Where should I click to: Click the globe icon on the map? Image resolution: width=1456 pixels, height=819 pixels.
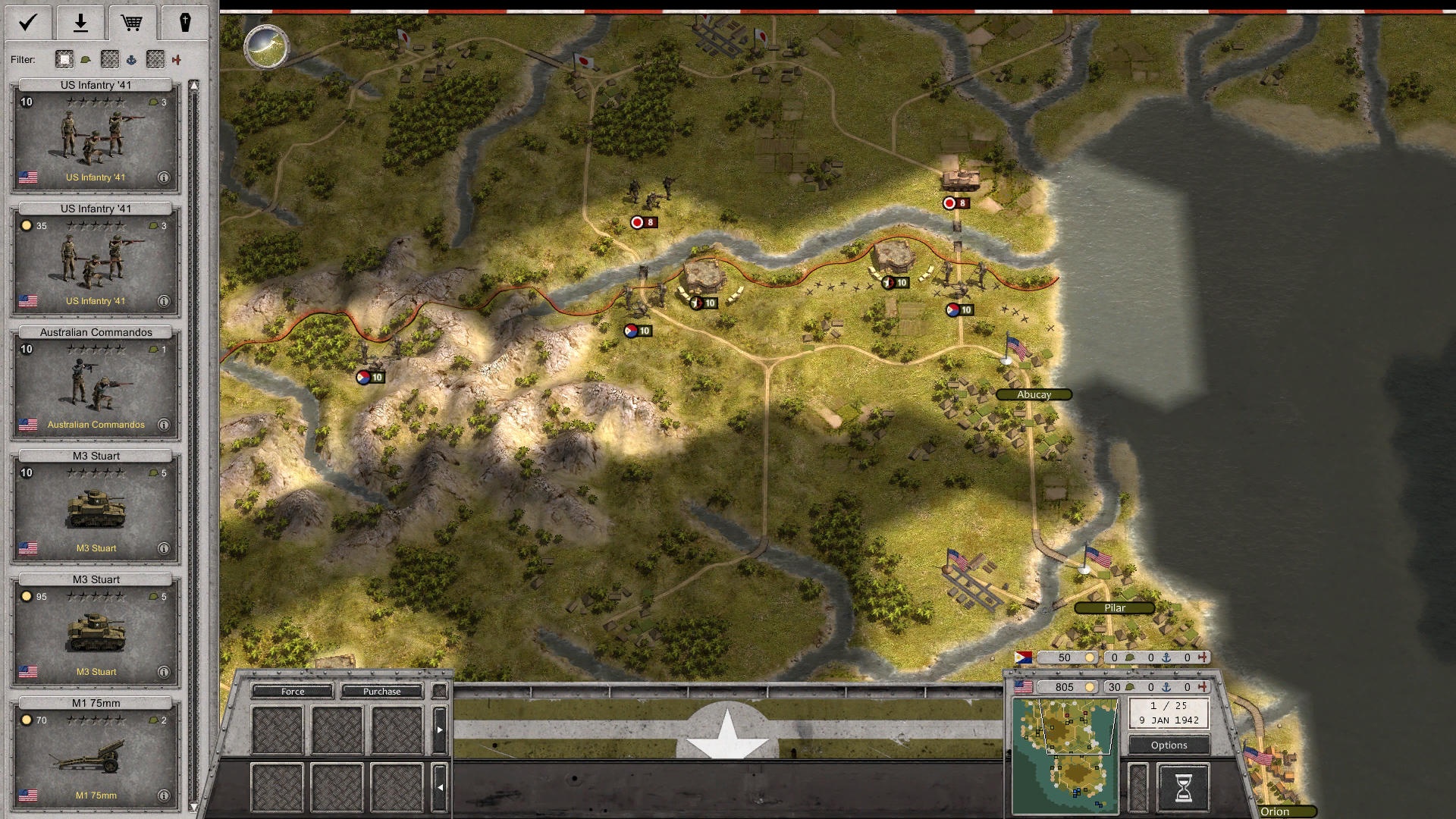click(x=266, y=46)
